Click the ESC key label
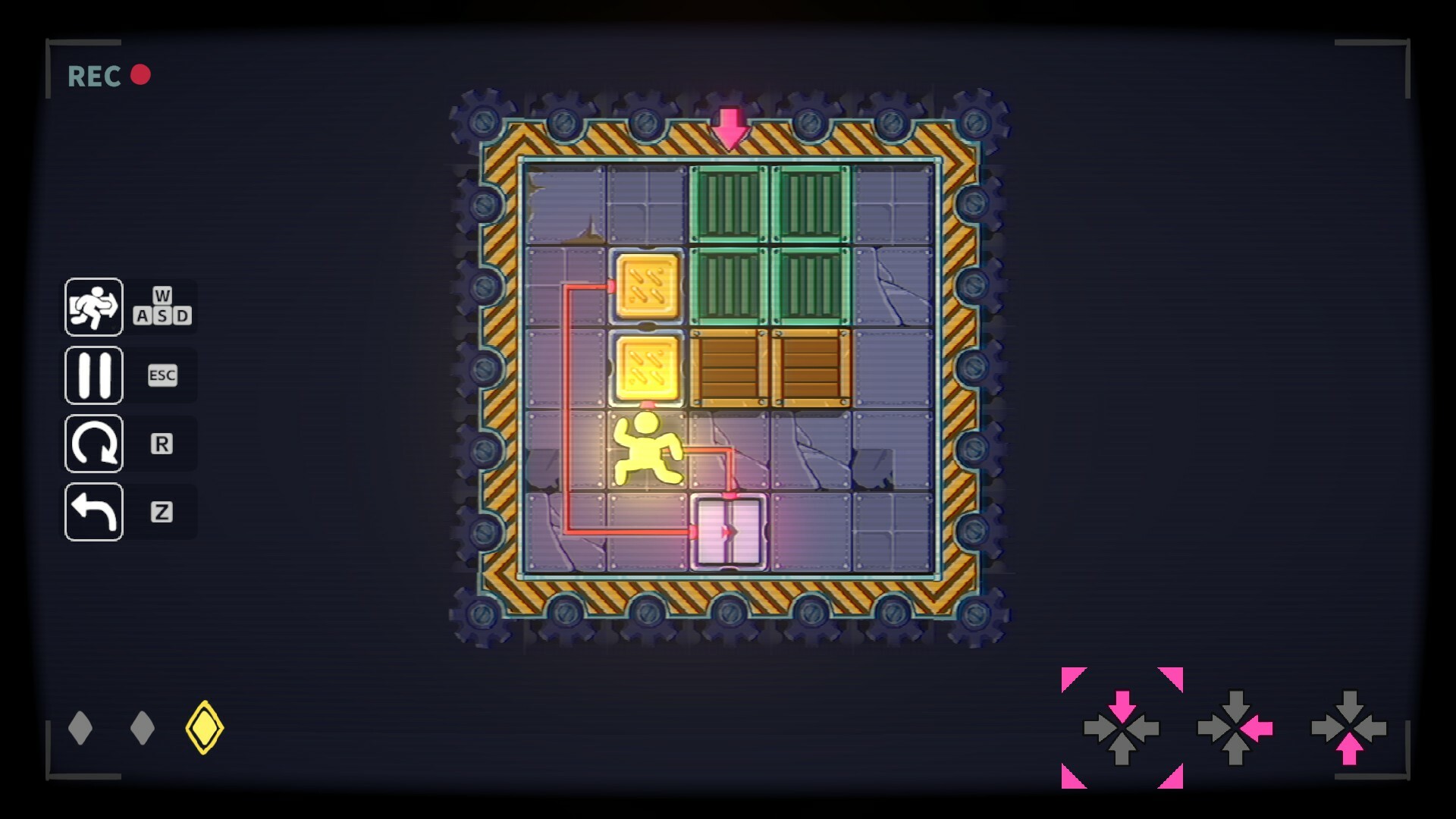 click(x=162, y=375)
